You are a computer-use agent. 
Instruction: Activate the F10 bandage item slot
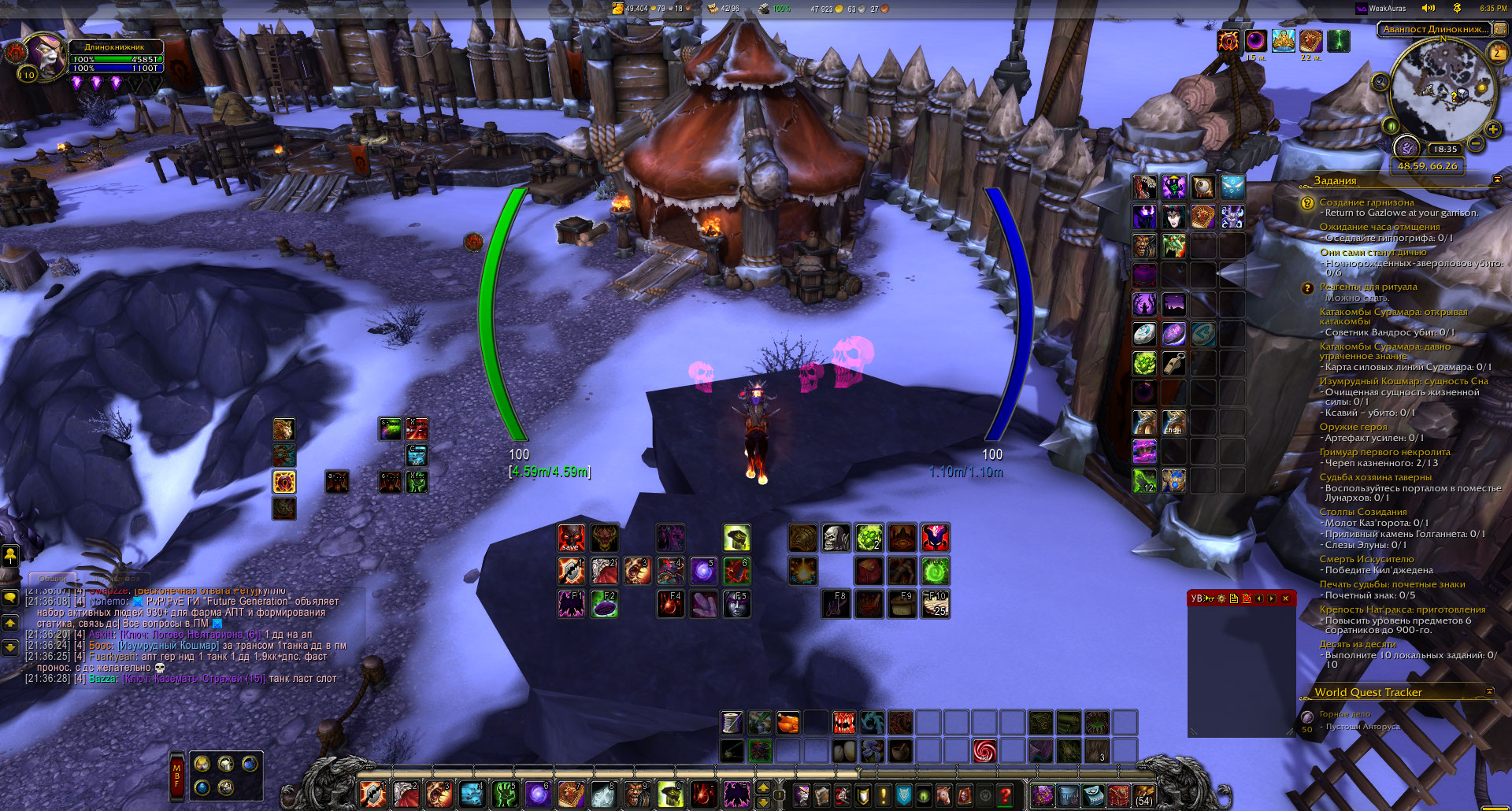[x=936, y=604]
